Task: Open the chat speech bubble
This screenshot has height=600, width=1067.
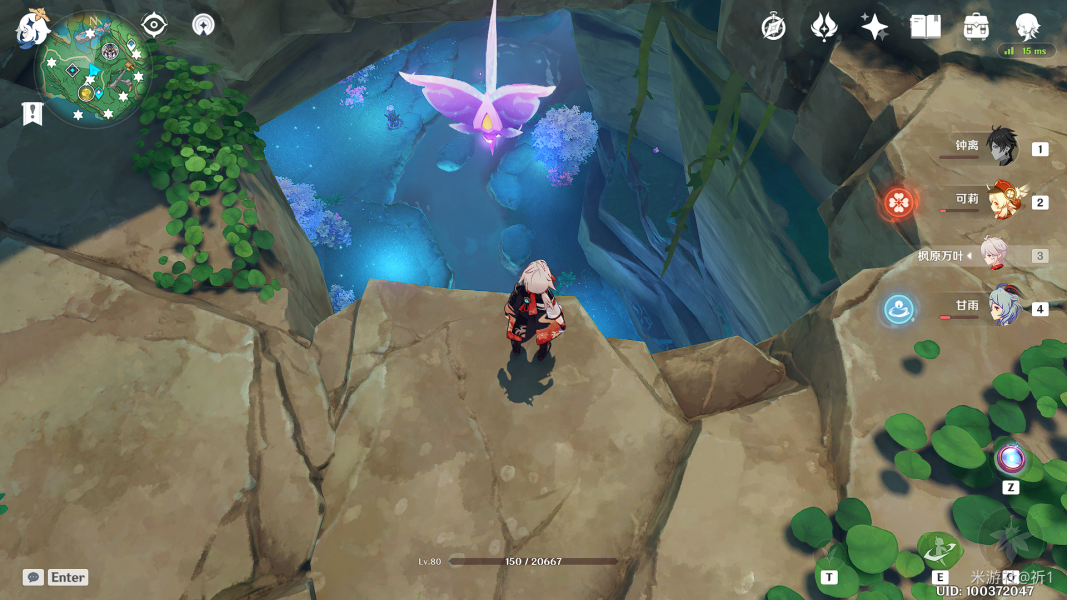Action: click(x=33, y=577)
